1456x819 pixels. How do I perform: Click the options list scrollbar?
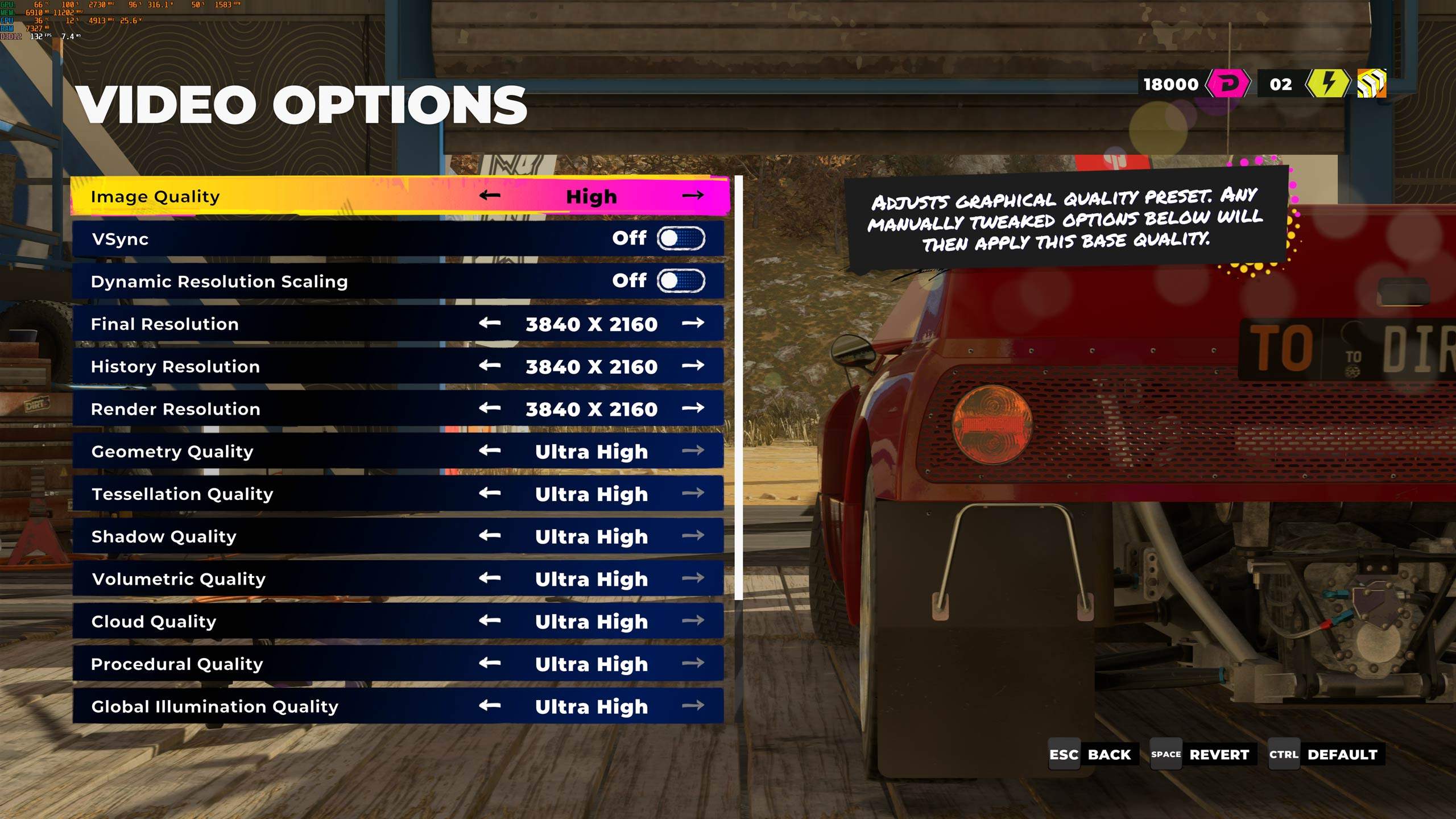738,387
